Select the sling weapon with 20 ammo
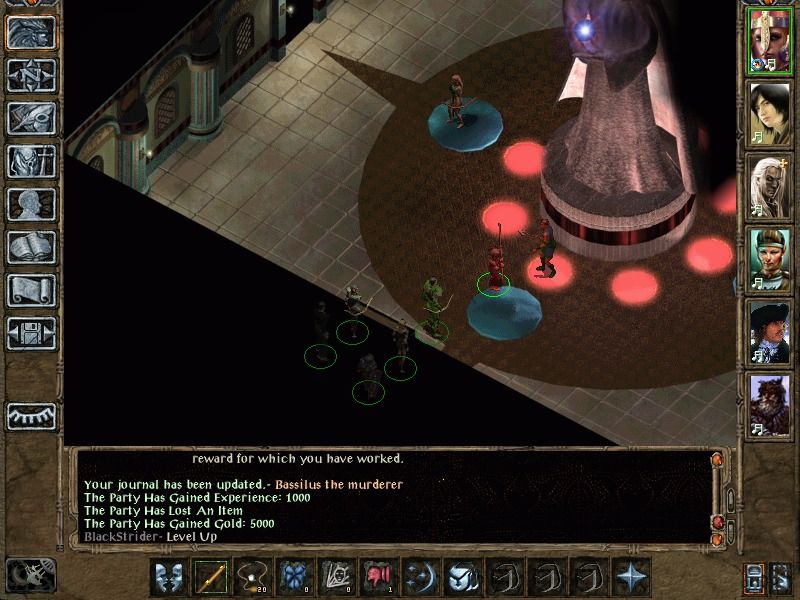 252,578
